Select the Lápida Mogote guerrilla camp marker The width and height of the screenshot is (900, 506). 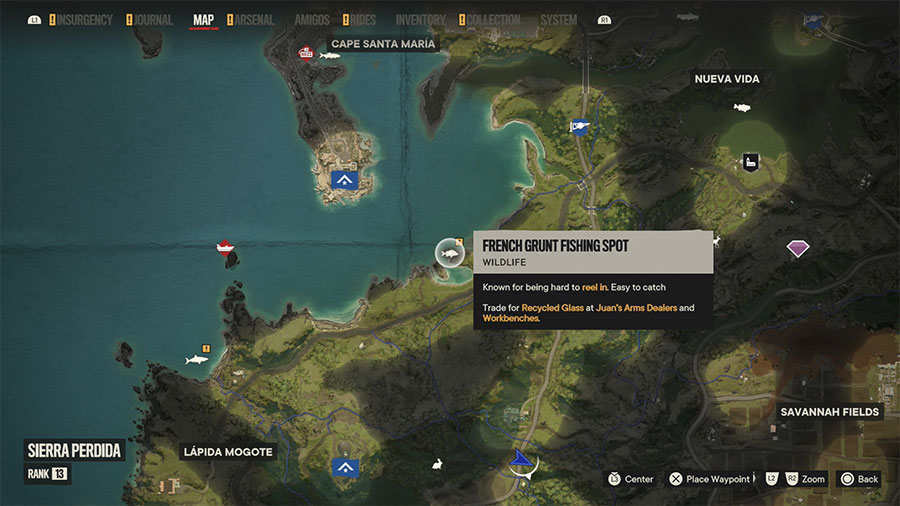coord(345,467)
